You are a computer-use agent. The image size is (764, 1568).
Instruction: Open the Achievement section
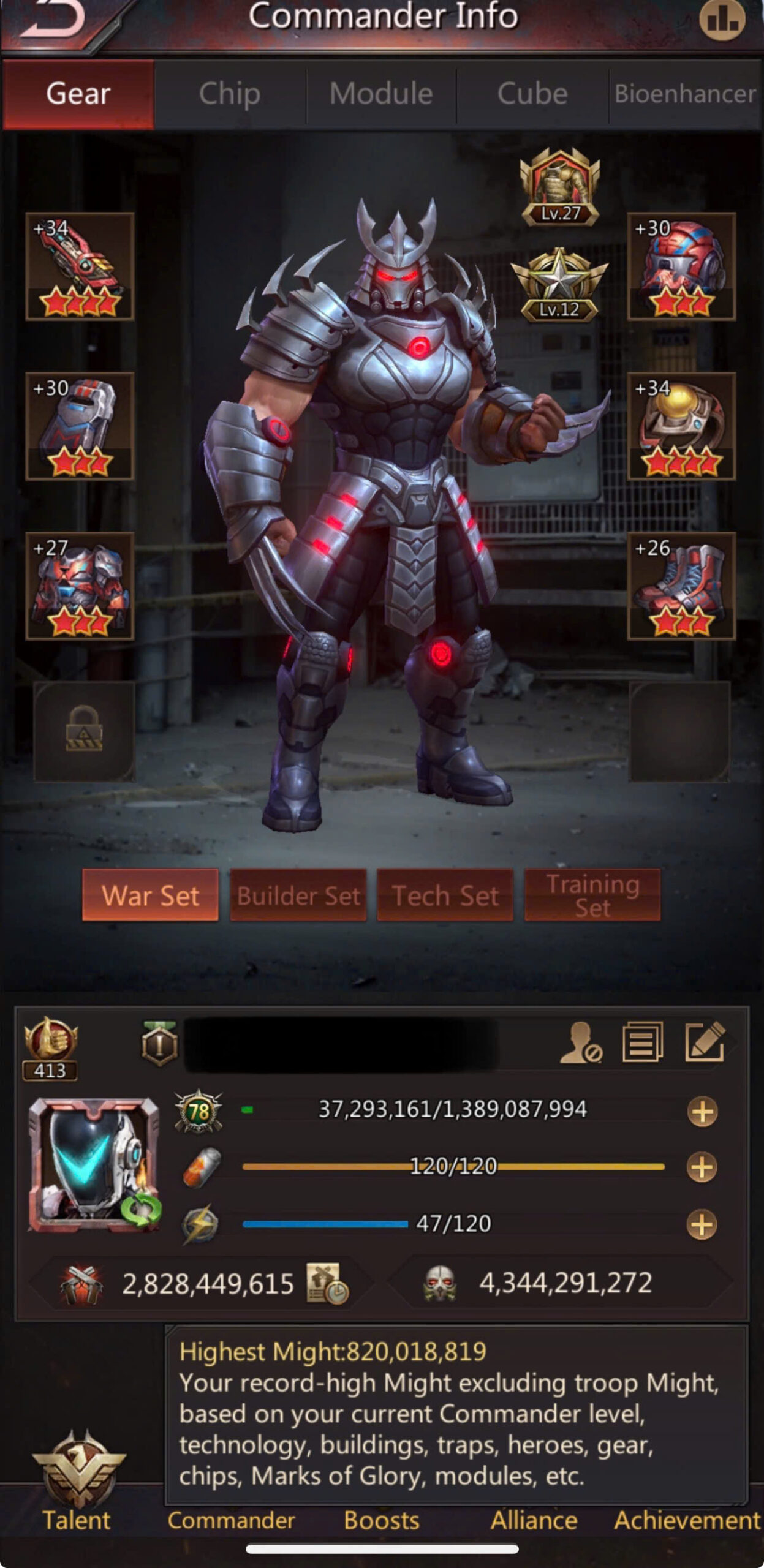[686, 1520]
